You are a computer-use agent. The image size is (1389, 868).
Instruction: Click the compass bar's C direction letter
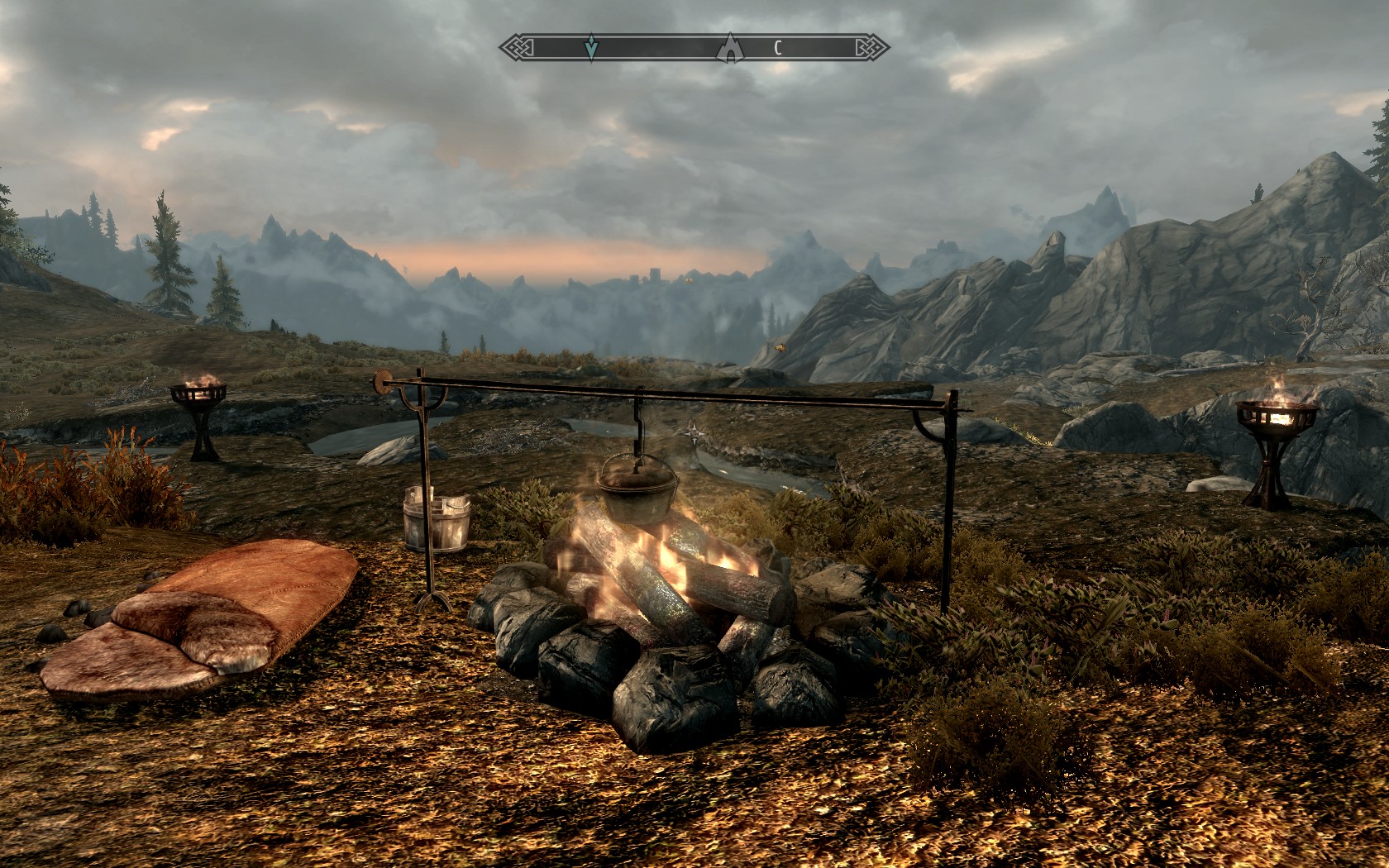[x=777, y=48]
